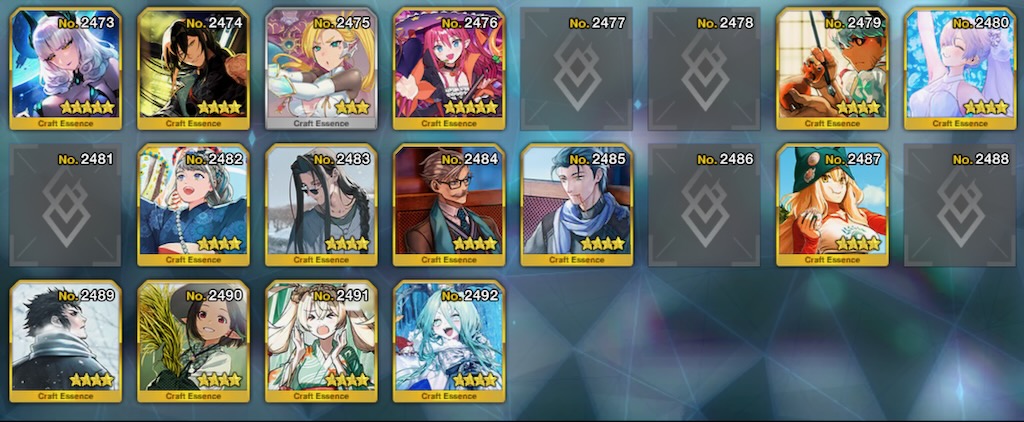Click the empty No. 2486 slot
Image resolution: width=1024 pixels, height=422 pixels.
(705, 205)
